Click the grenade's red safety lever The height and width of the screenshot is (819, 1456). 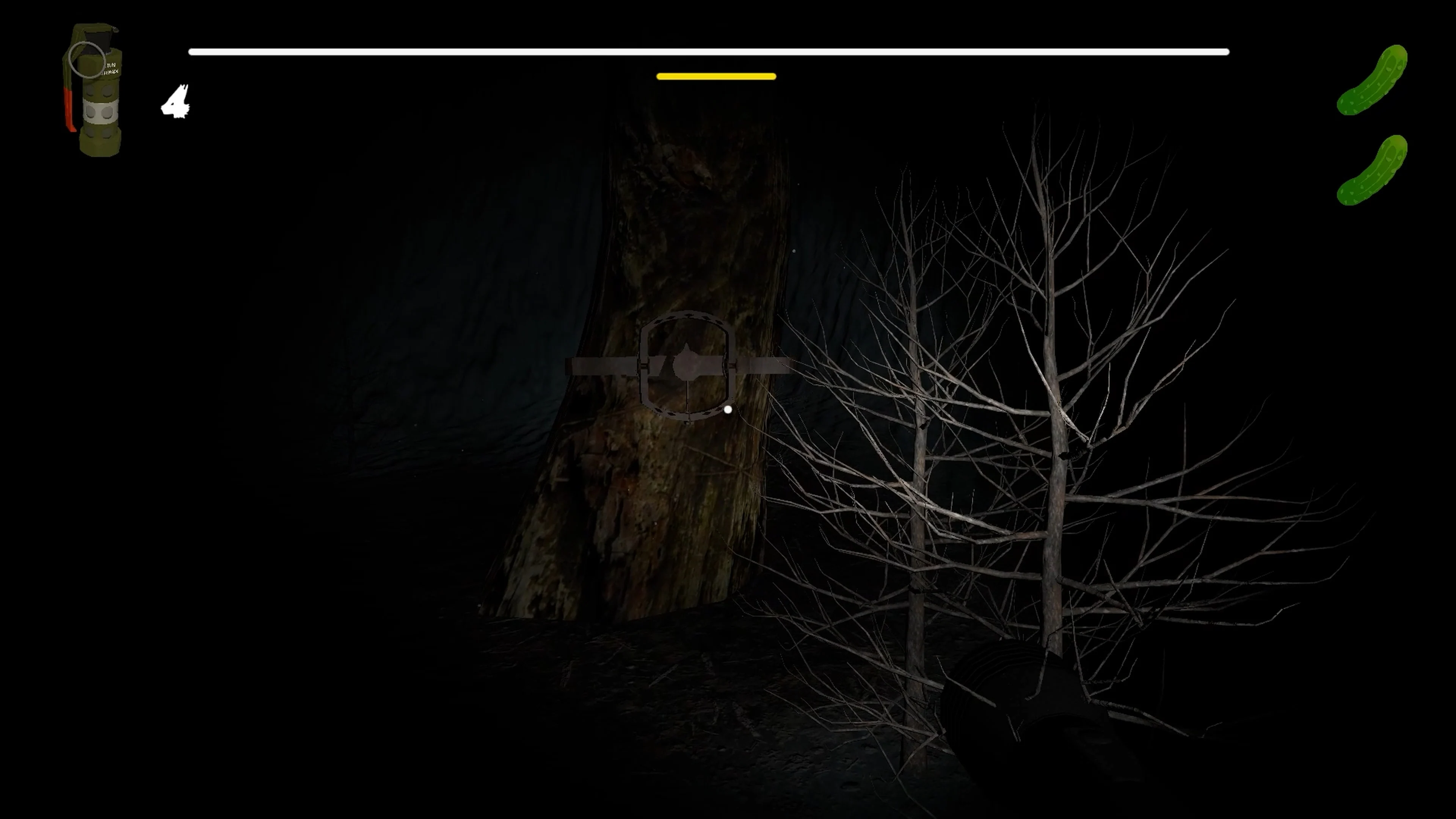pyautogui.click(x=69, y=110)
